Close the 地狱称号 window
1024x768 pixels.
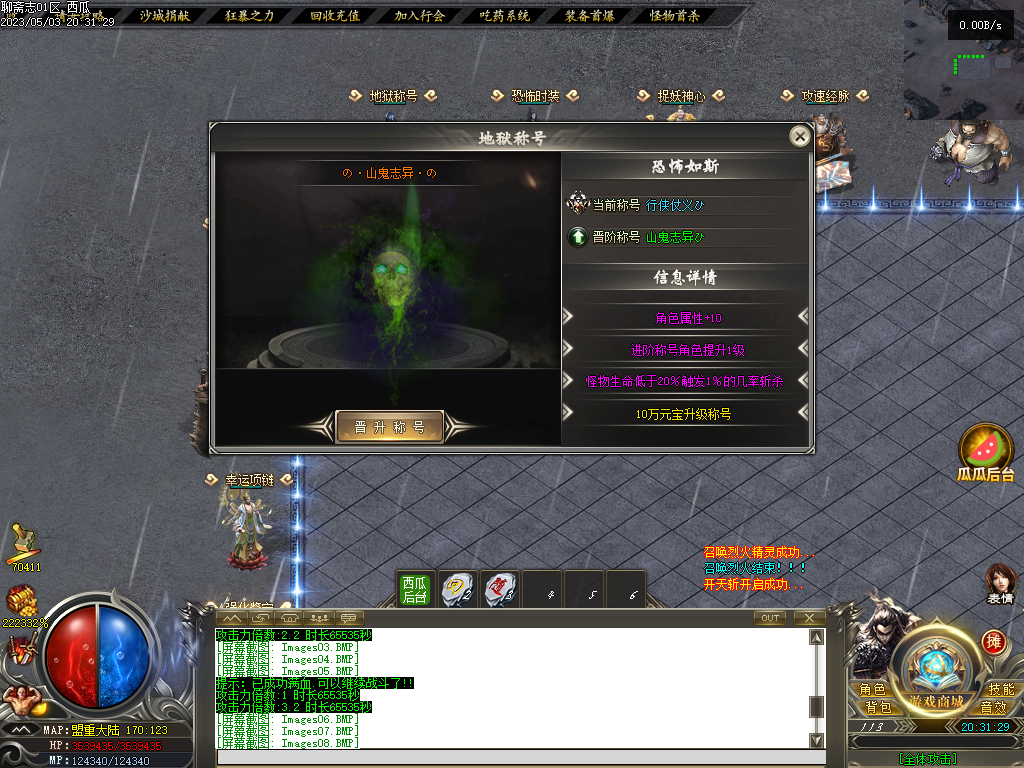(799, 137)
